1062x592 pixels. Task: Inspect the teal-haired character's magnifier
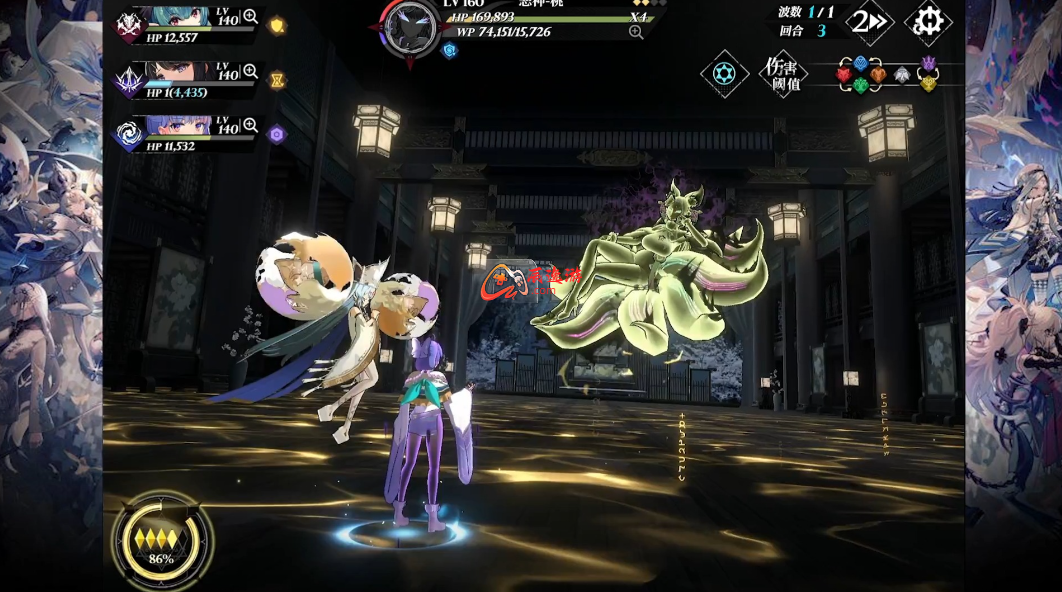point(250,17)
